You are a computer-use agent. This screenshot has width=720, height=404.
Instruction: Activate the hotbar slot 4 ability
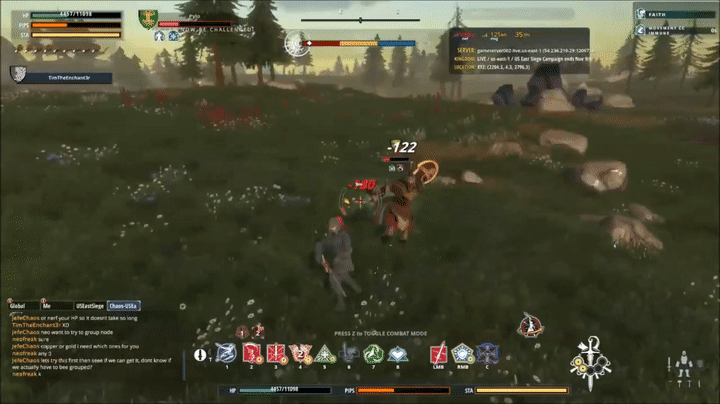coord(300,352)
